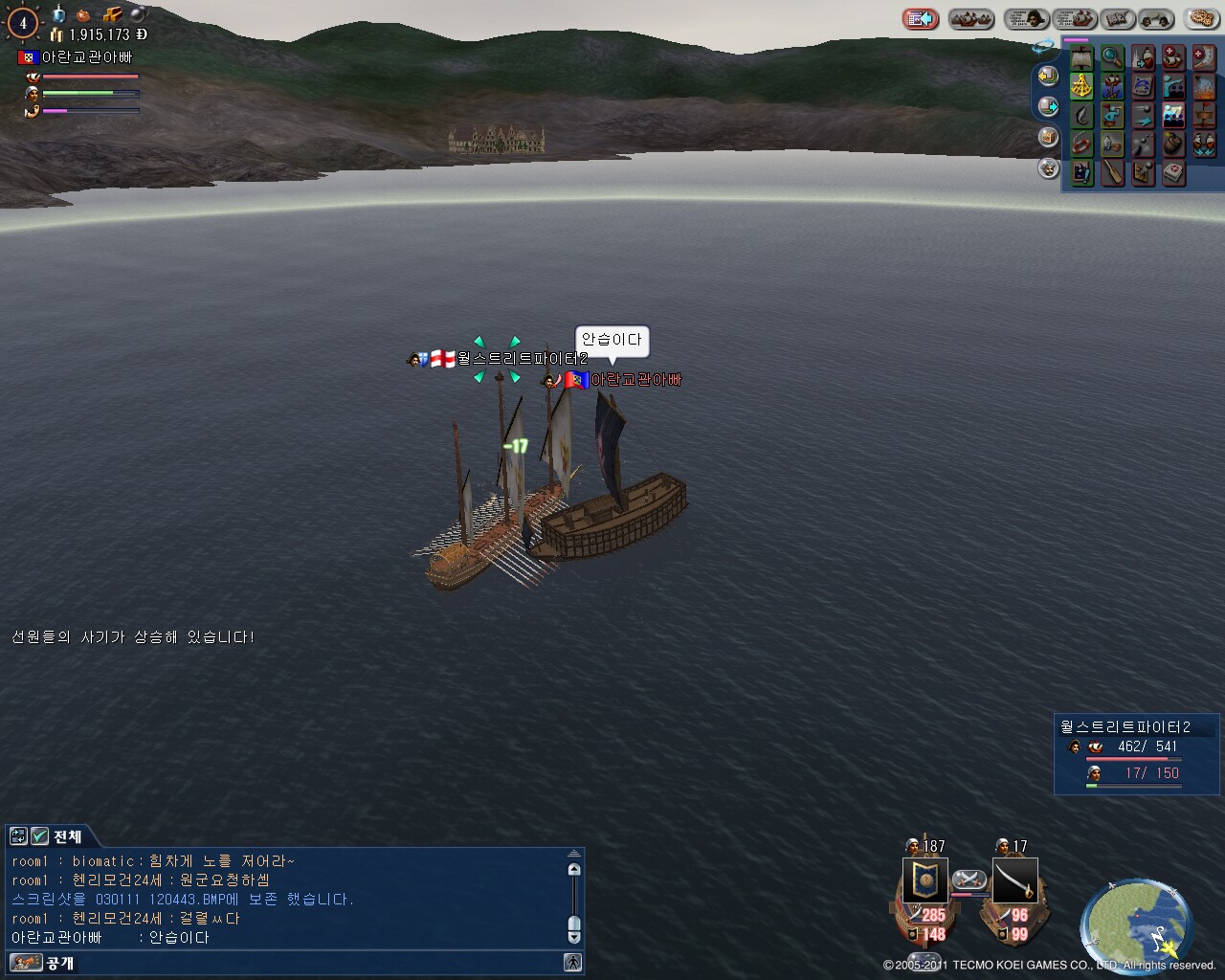
Task: Use the sail skill icon
Action: pos(1081,57)
